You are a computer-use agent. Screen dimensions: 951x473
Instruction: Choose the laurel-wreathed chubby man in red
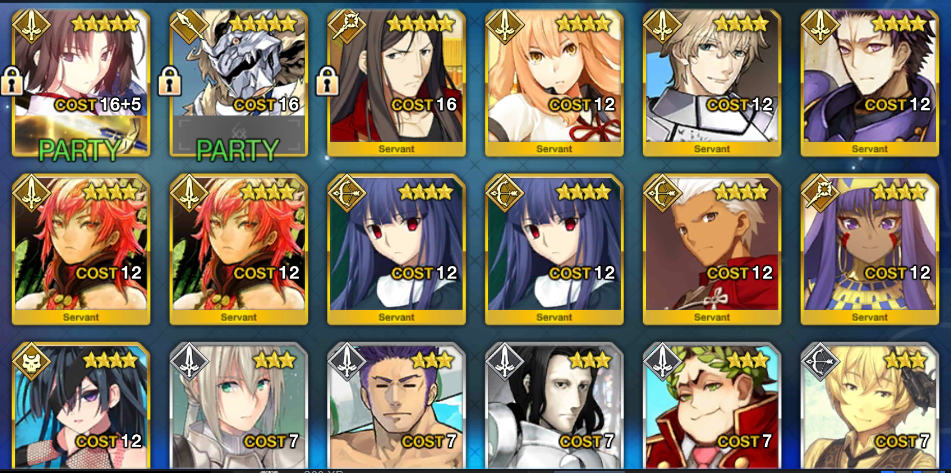(x=713, y=410)
